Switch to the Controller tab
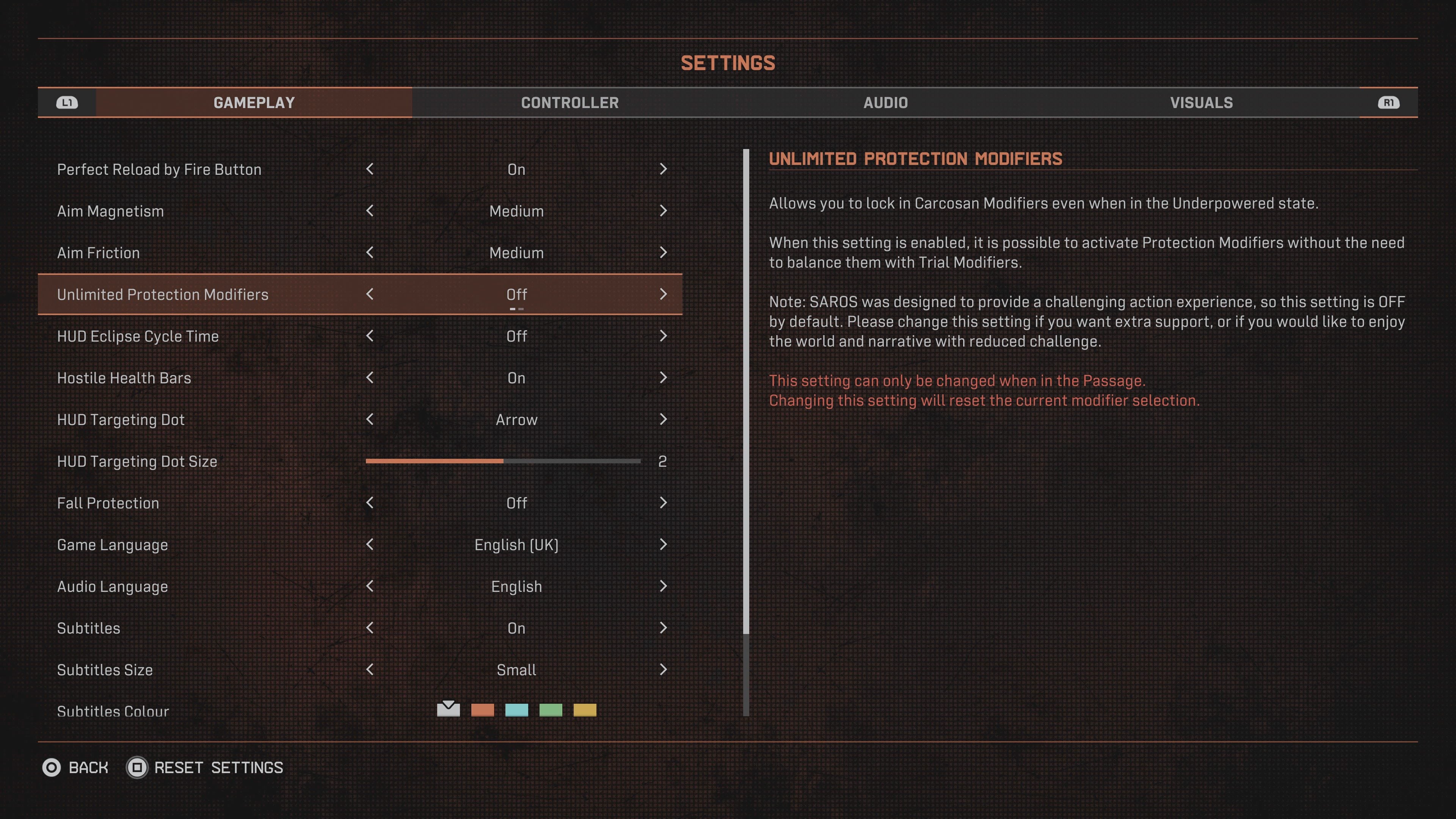Viewport: 1456px width, 819px height. click(x=570, y=103)
